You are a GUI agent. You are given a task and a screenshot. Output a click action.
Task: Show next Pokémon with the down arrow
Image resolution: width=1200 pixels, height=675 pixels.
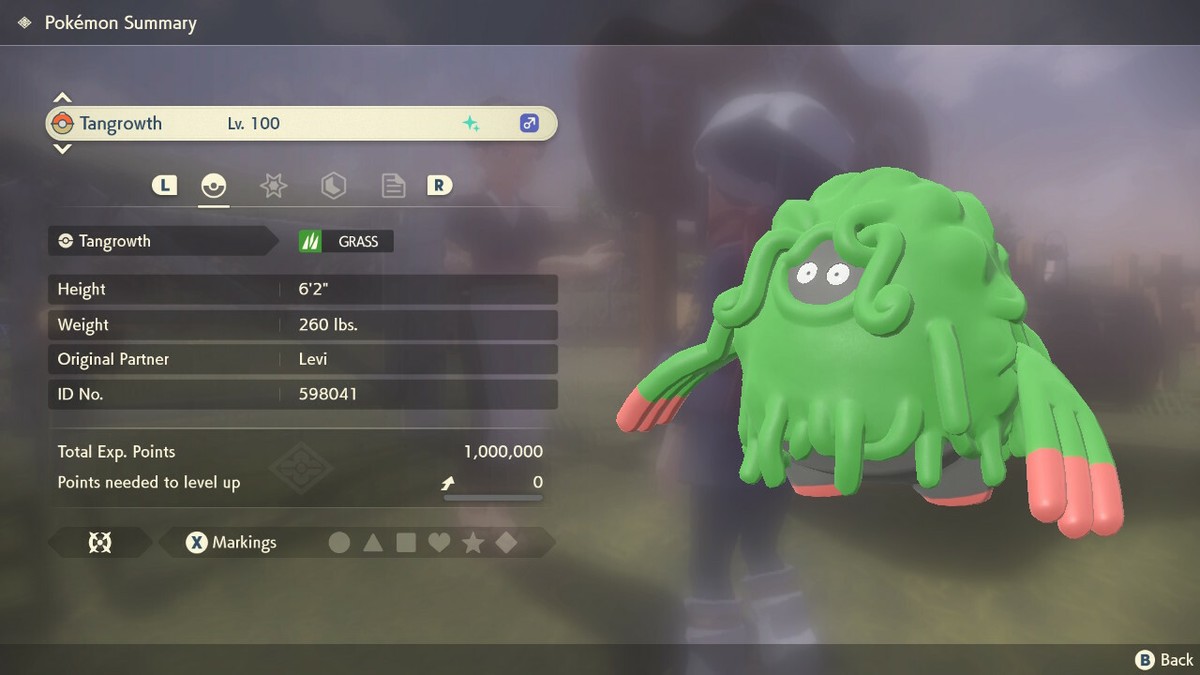[62, 149]
